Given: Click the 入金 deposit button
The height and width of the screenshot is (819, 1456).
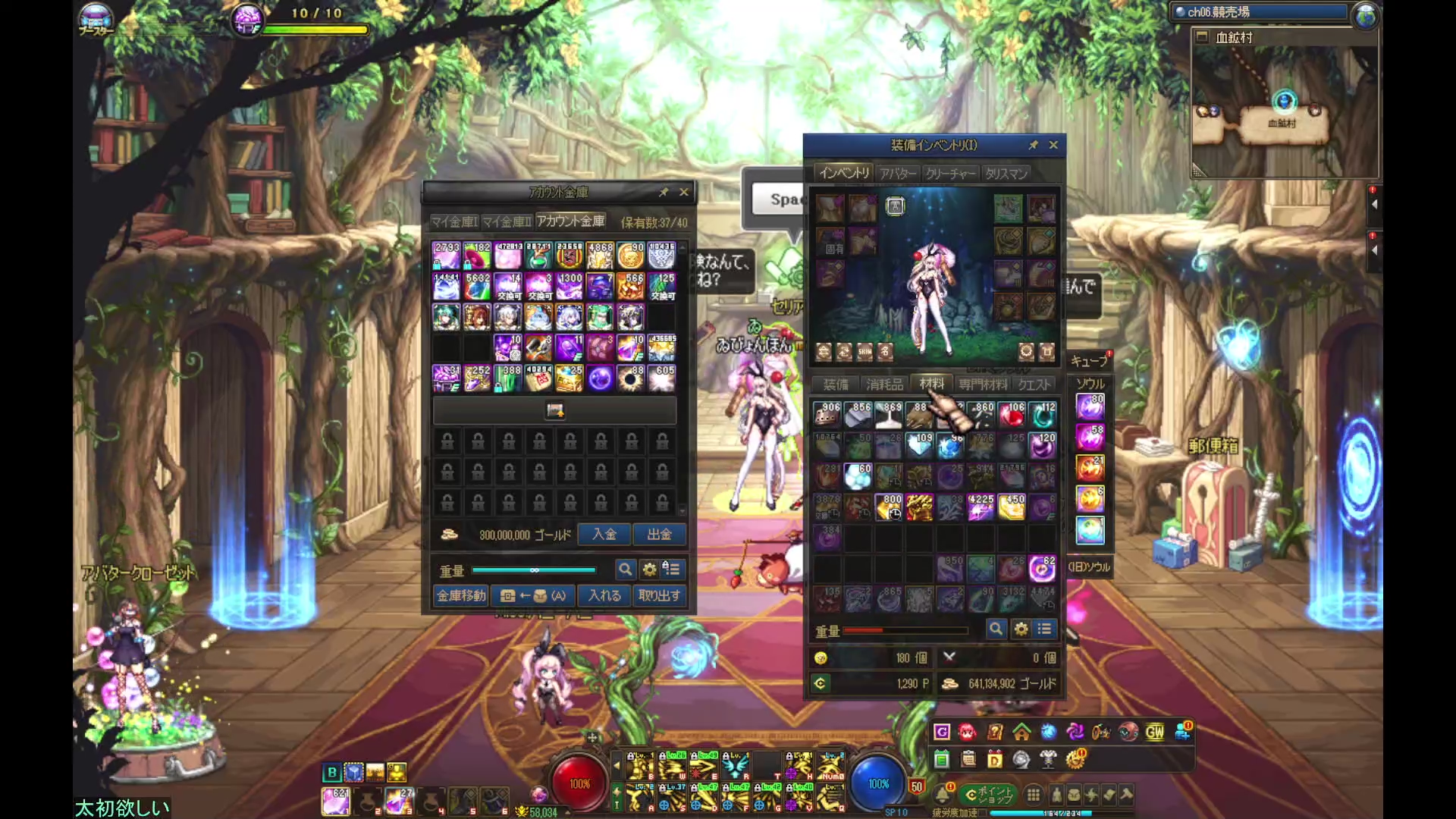Looking at the screenshot, I should click(x=604, y=535).
